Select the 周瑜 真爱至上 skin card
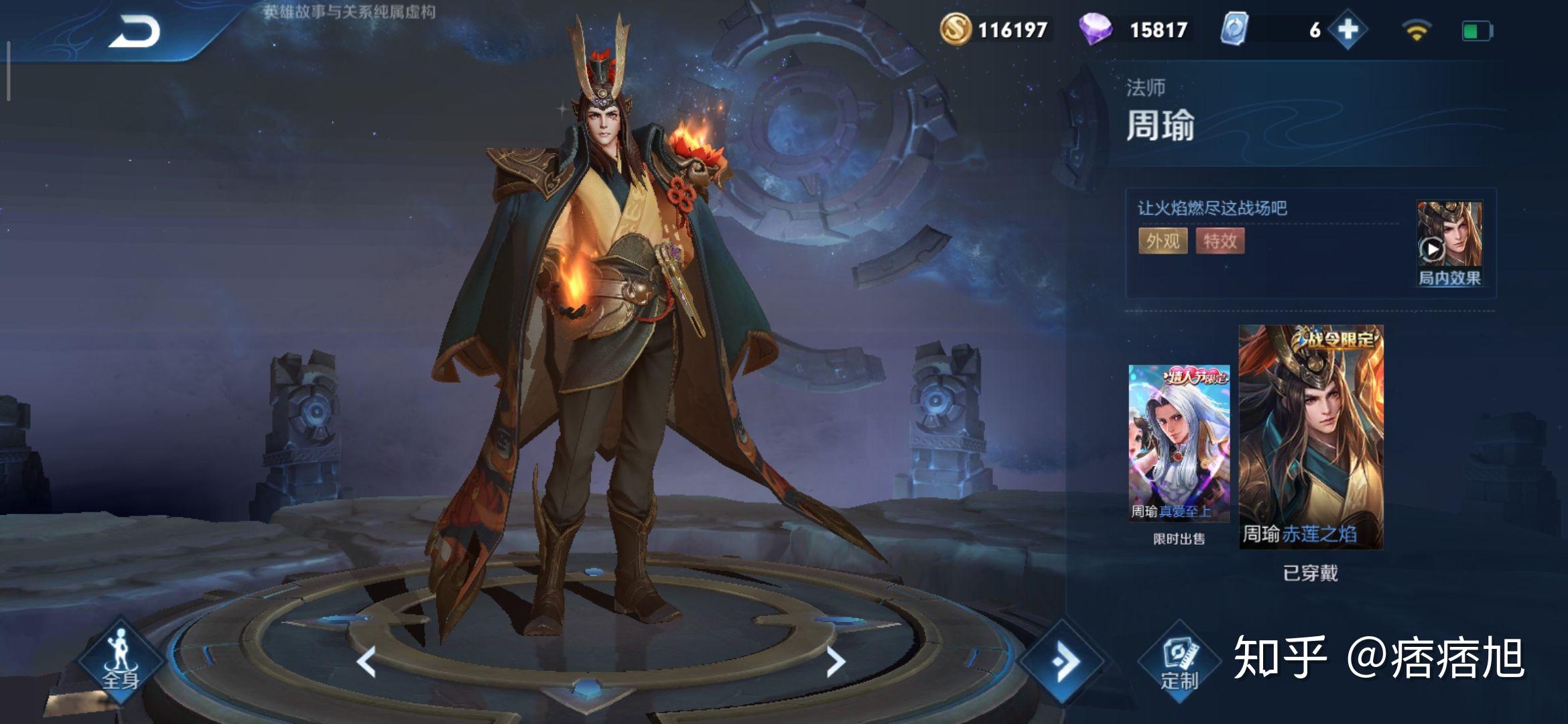 (1179, 444)
